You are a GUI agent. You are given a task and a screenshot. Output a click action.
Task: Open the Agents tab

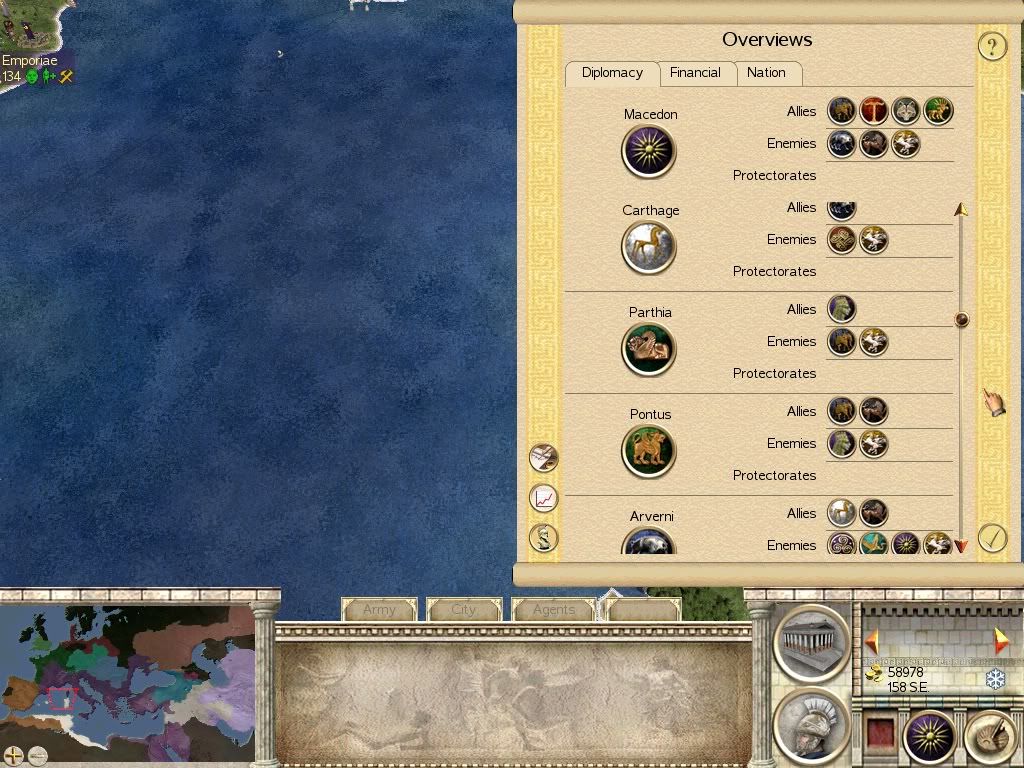[x=554, y=609]
